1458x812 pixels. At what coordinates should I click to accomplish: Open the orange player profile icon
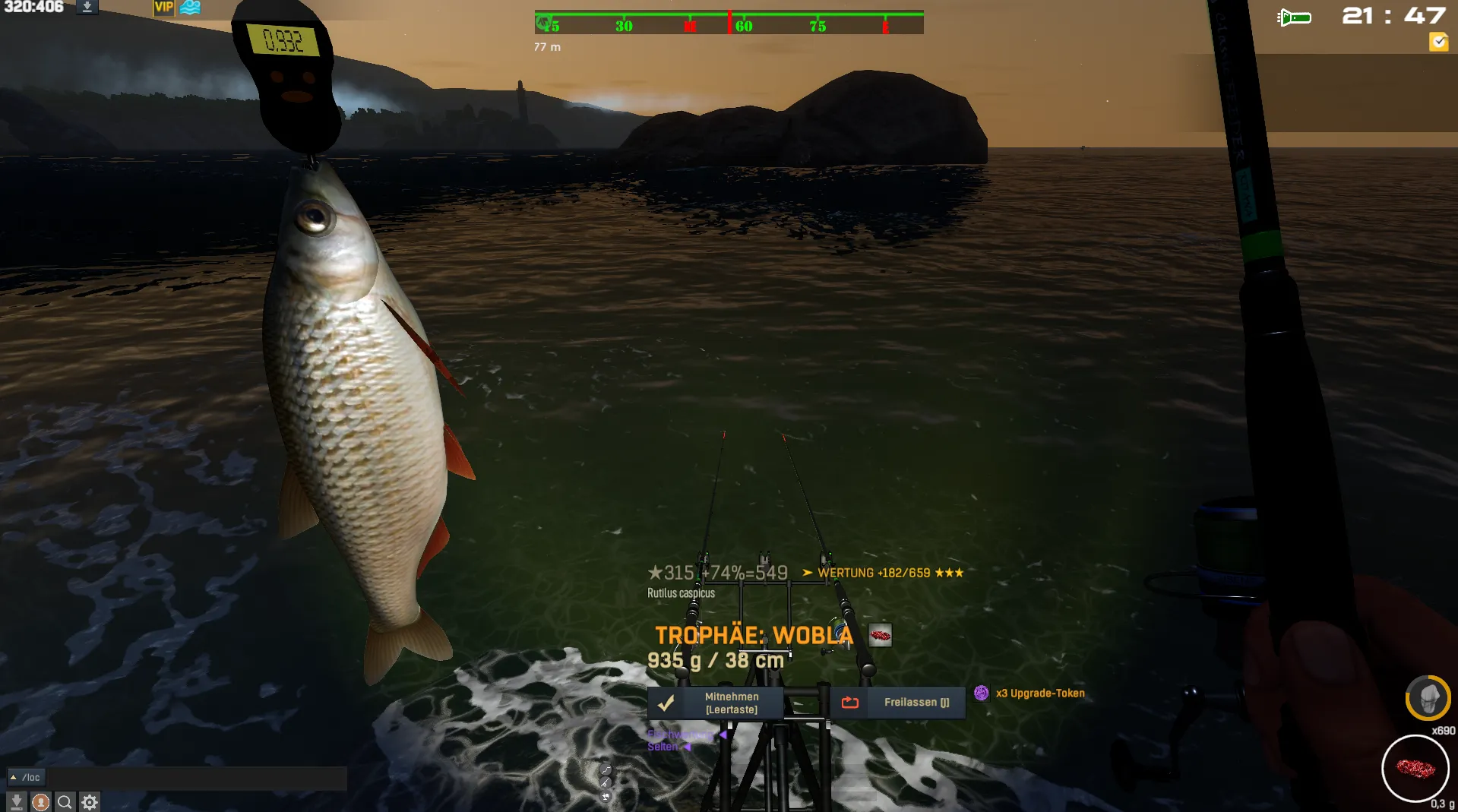[x=41, y=802]
